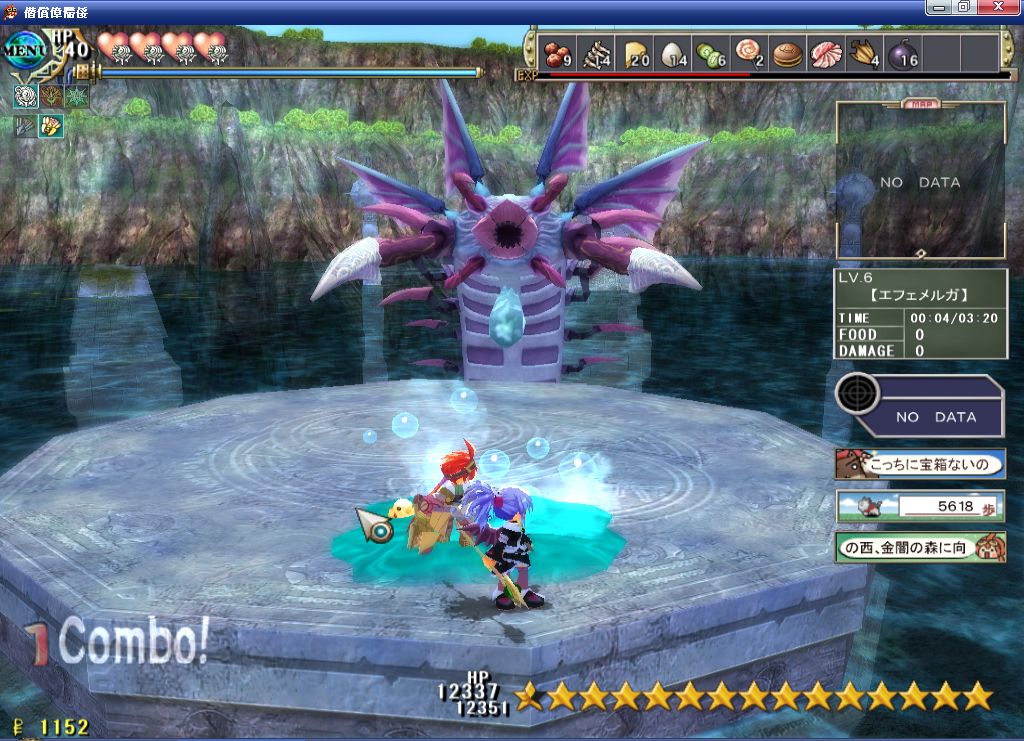Select the rice ball food slot
Image resolution: width=1024 pixels, height=741 pixels.
(x=675, y=52)
